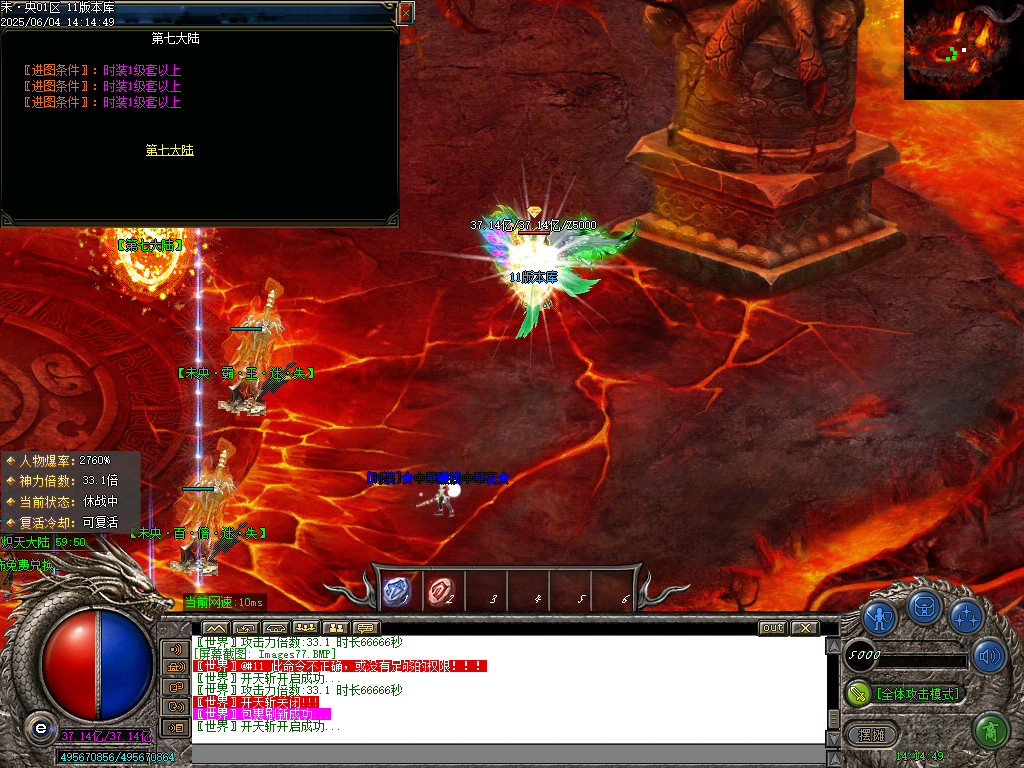This screenshot has width=1024, height=768.
Task: Open the speech-bubble chat tab
Action: coord(366,628)
